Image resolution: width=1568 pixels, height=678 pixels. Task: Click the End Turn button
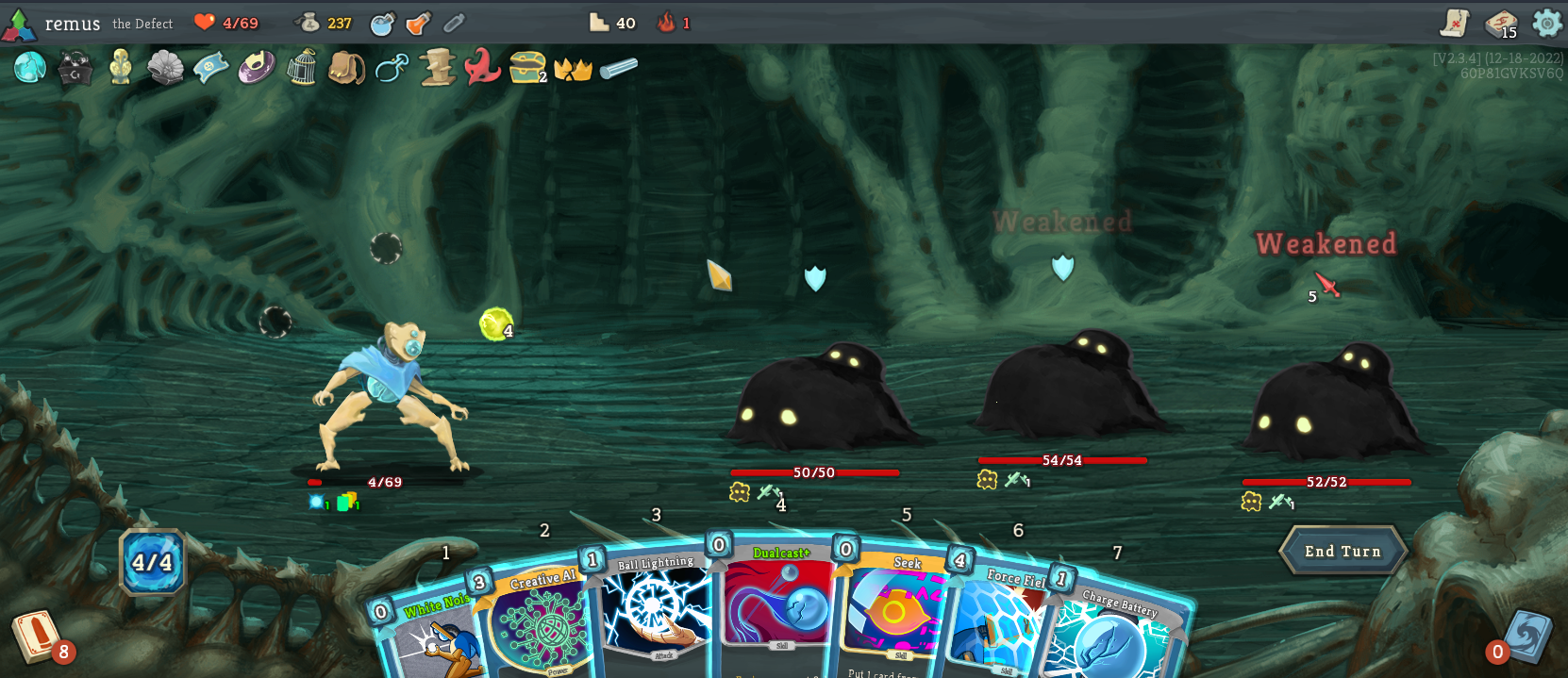1342,551
